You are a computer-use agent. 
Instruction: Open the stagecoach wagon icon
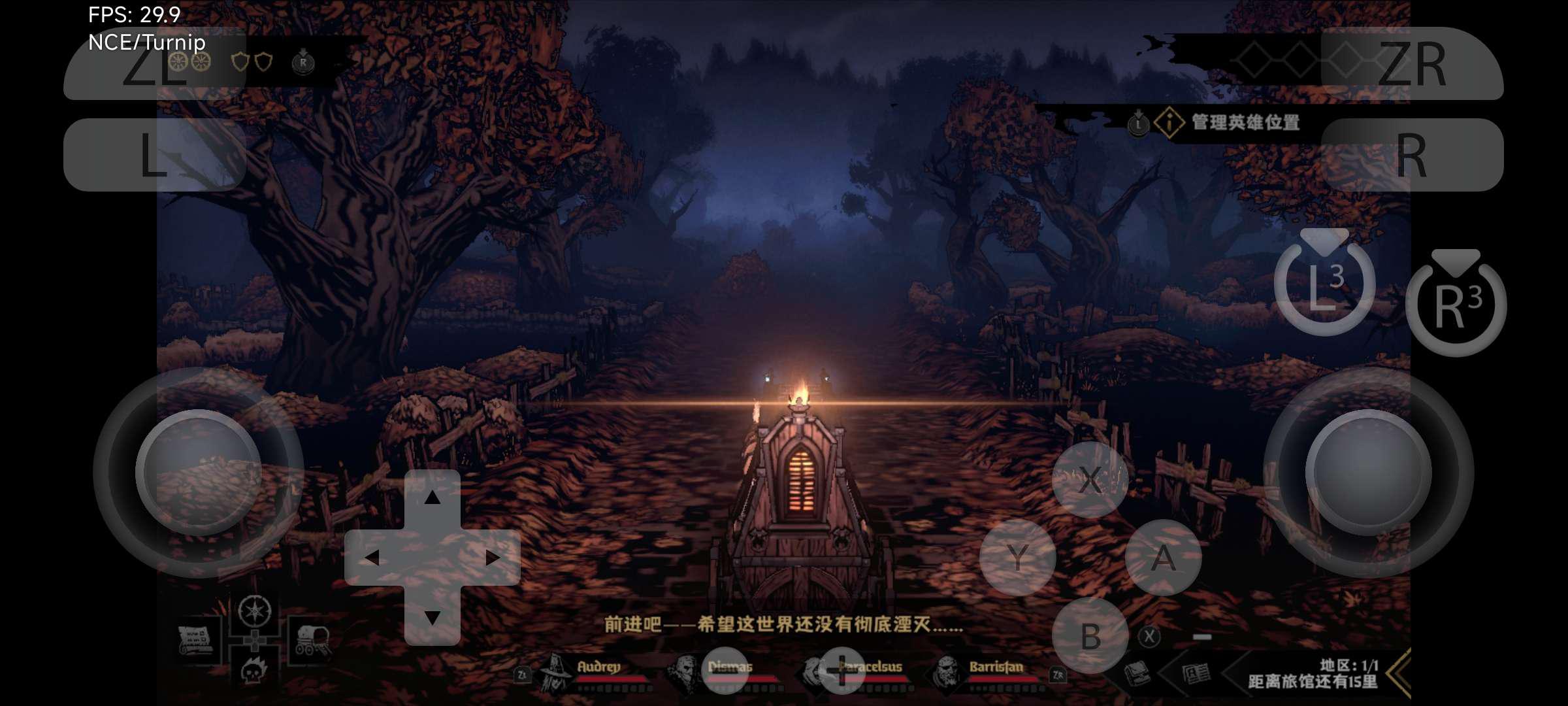pos(312,640)
